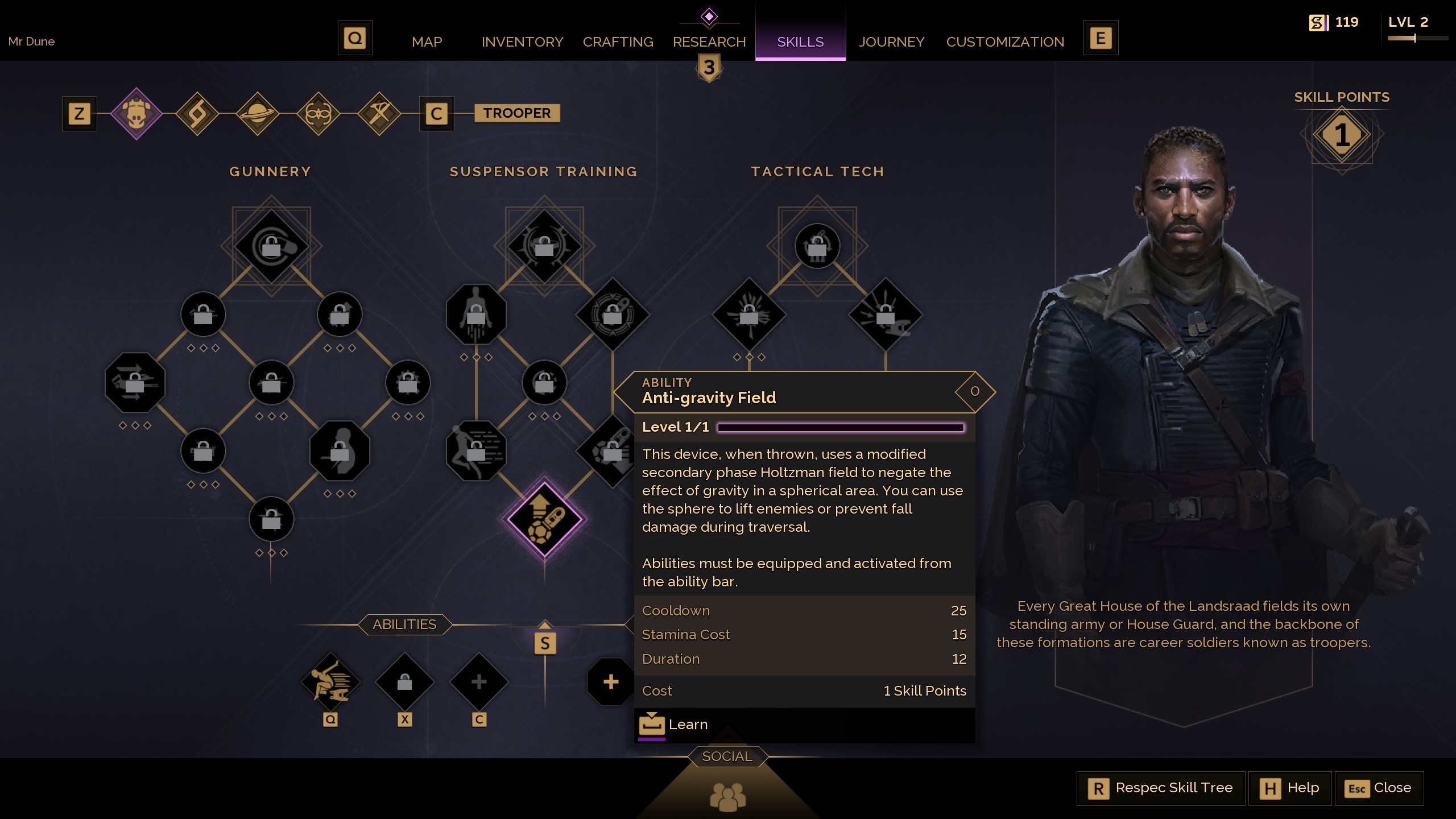1456x819 pixels.
Task: Switch to the RESEARCH tab
Action: 709,42
